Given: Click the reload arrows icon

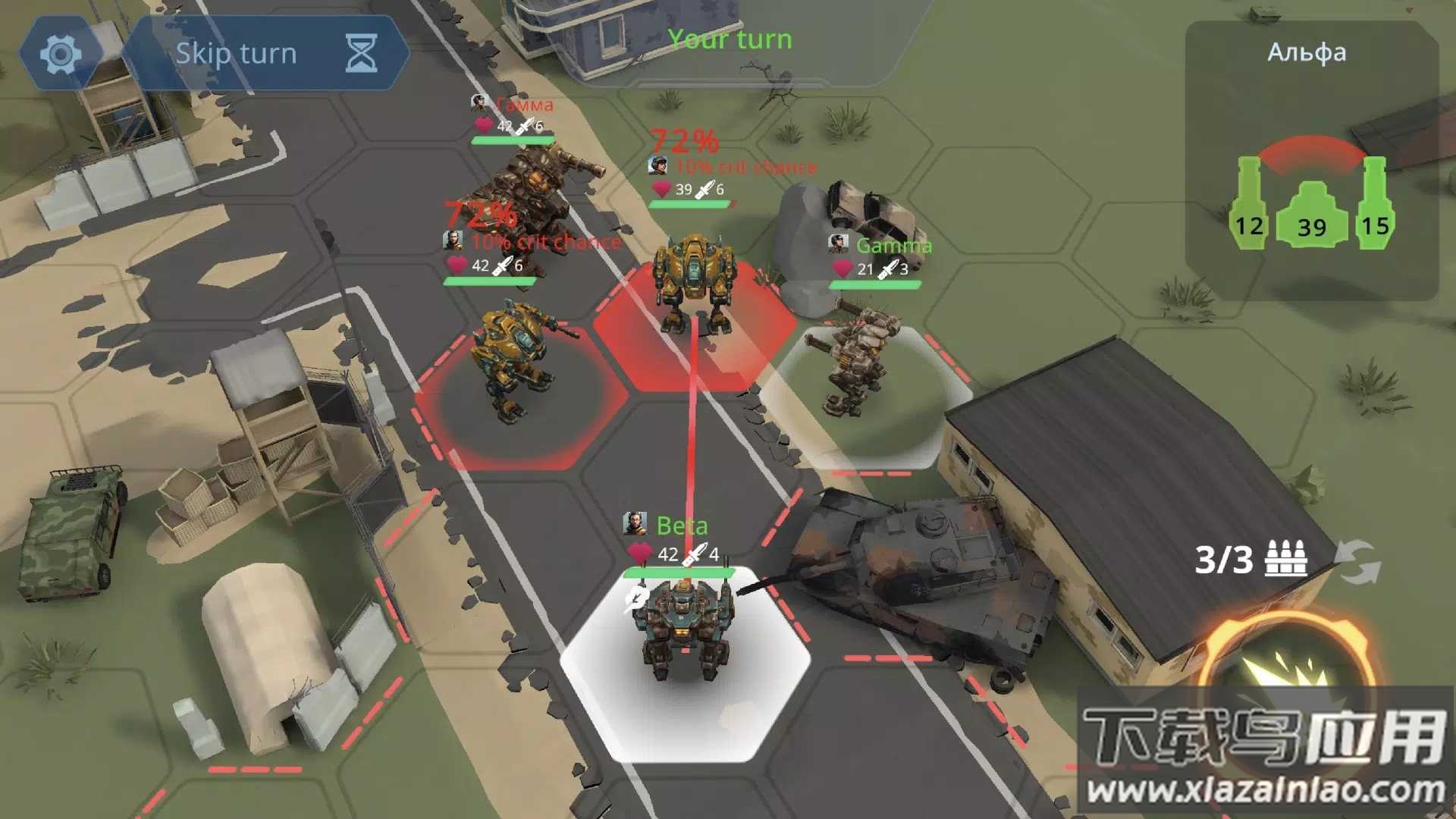Looking at the screenshot, I should point(1359,562).
